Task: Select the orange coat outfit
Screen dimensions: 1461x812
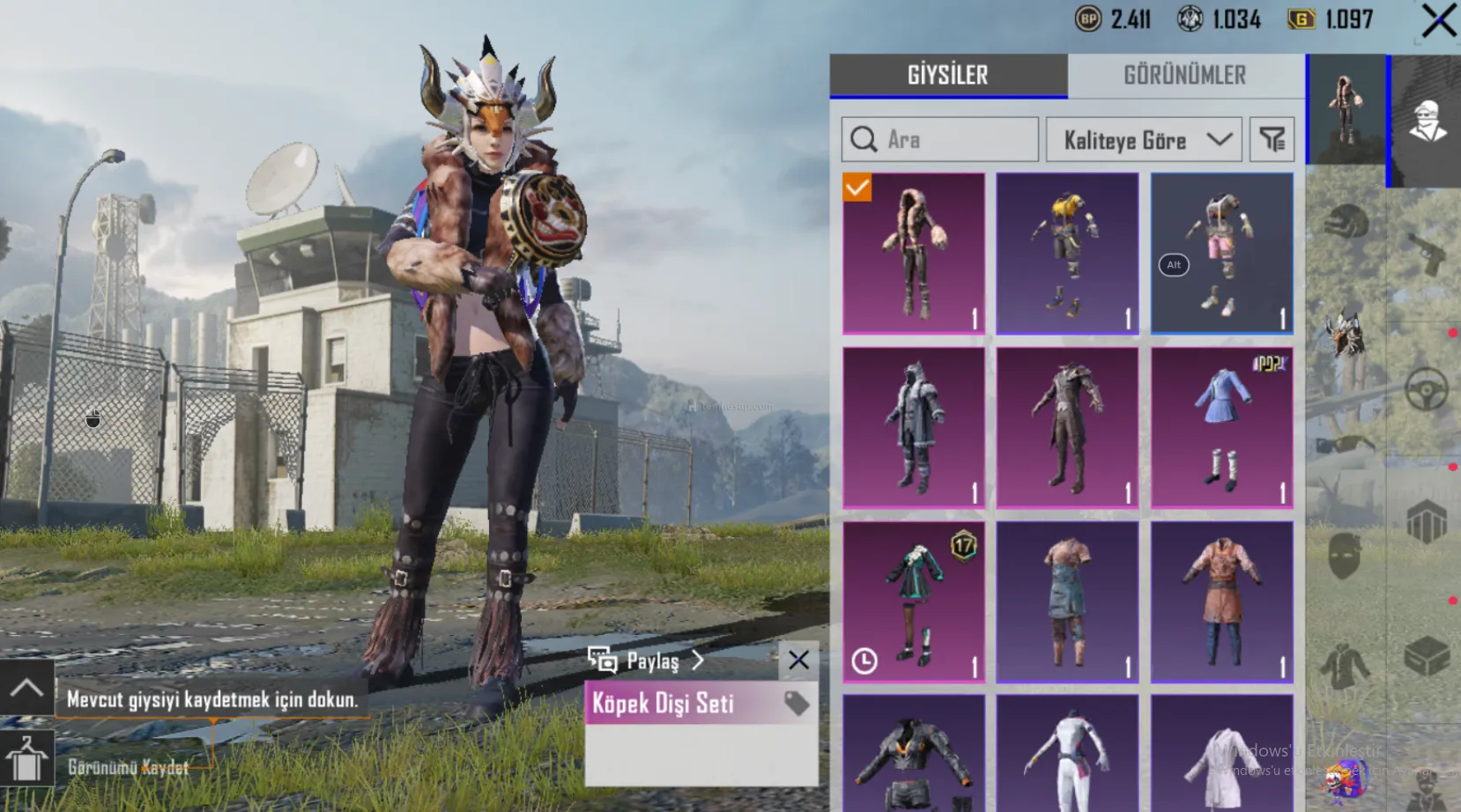Action: click(x=1221, y=602)
